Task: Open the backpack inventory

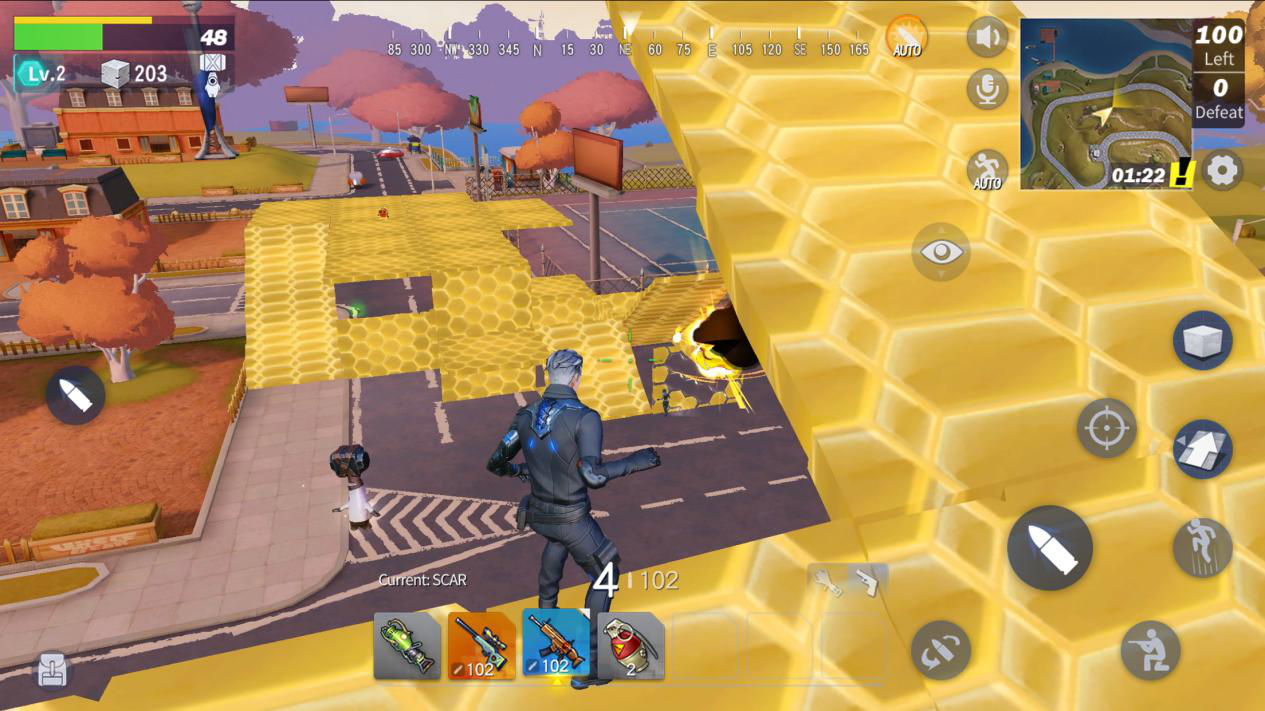Action: [x=53, y=670]
